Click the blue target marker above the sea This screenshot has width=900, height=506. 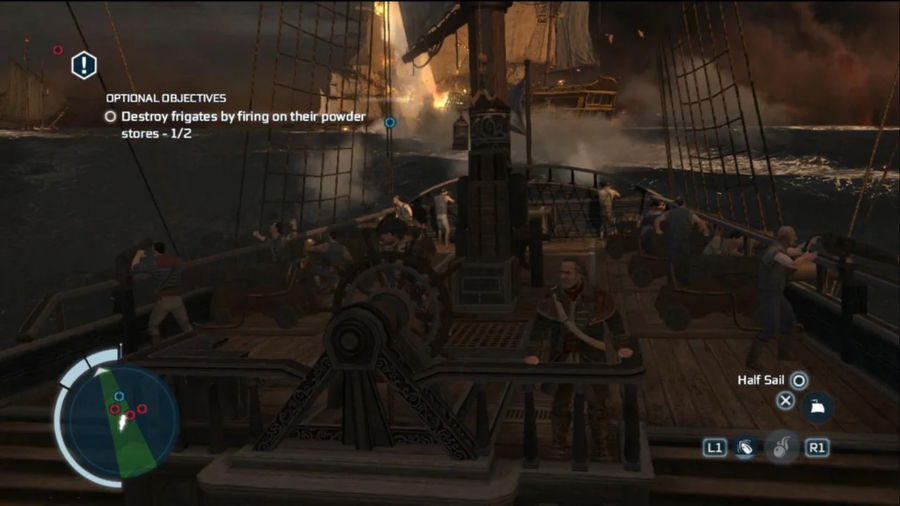[390, 122]
